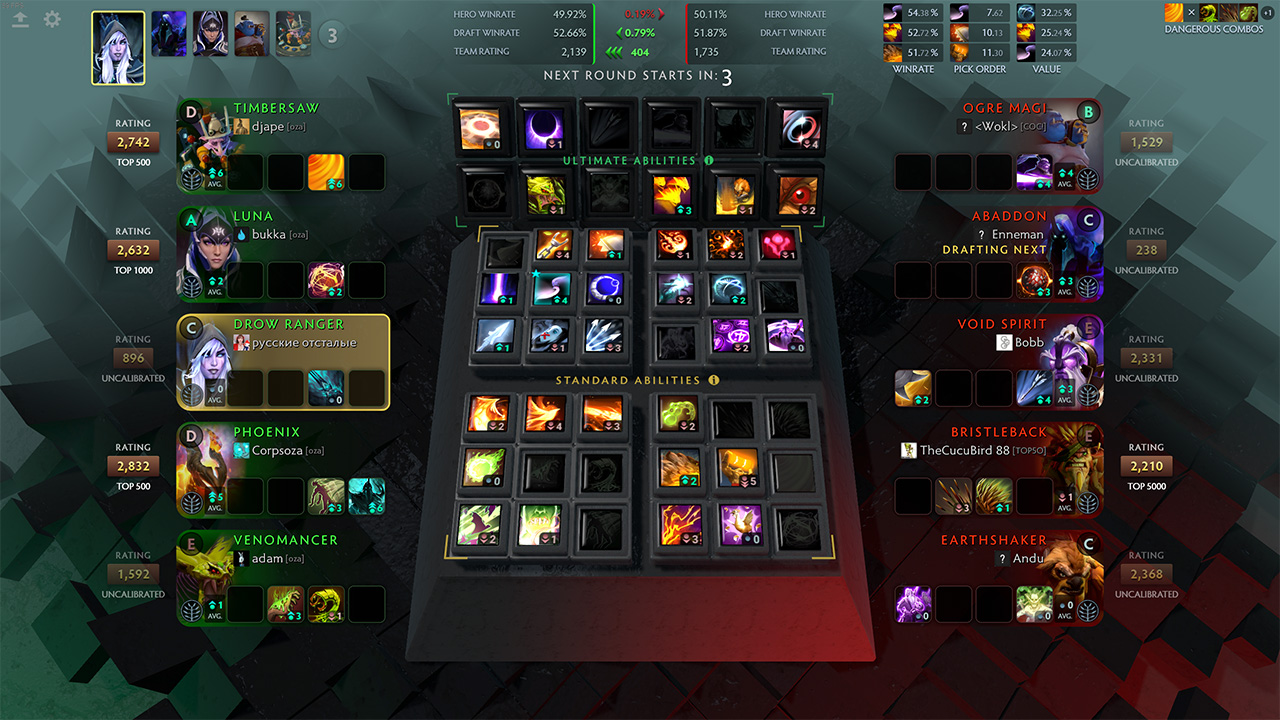Select the Sun Ray fire beam ability

click(604, 414)
